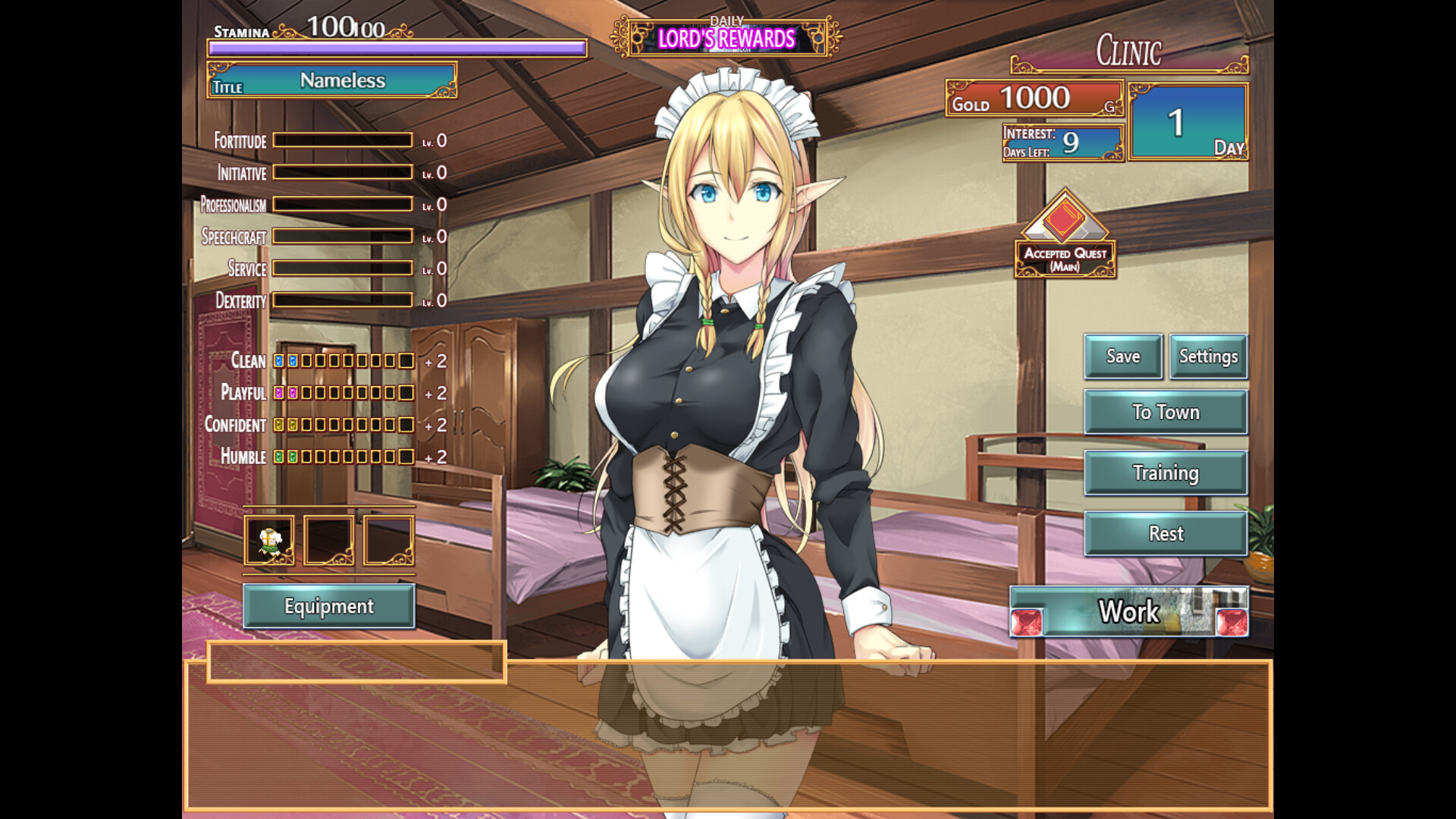1456x819 pixels.
Task: Click the To Town button
Action: point(1166,412)
